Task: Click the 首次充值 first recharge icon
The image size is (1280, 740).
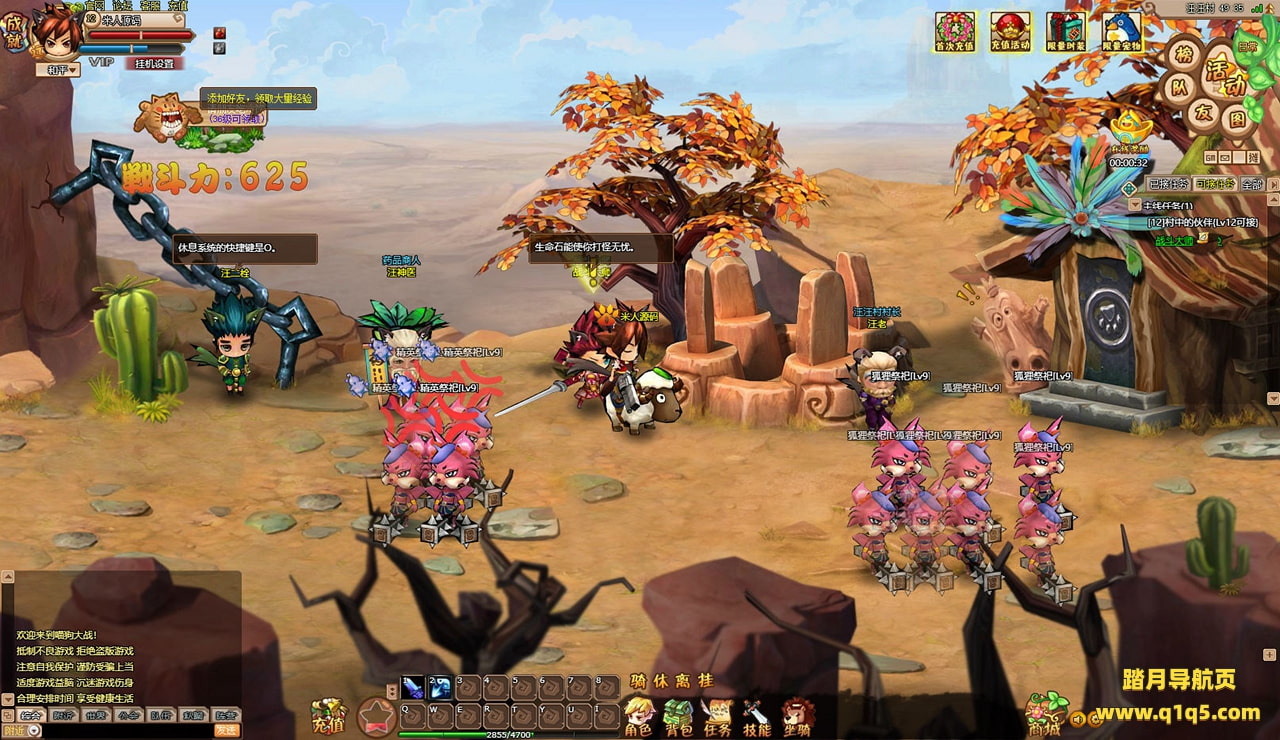Action: click(954, 31)
